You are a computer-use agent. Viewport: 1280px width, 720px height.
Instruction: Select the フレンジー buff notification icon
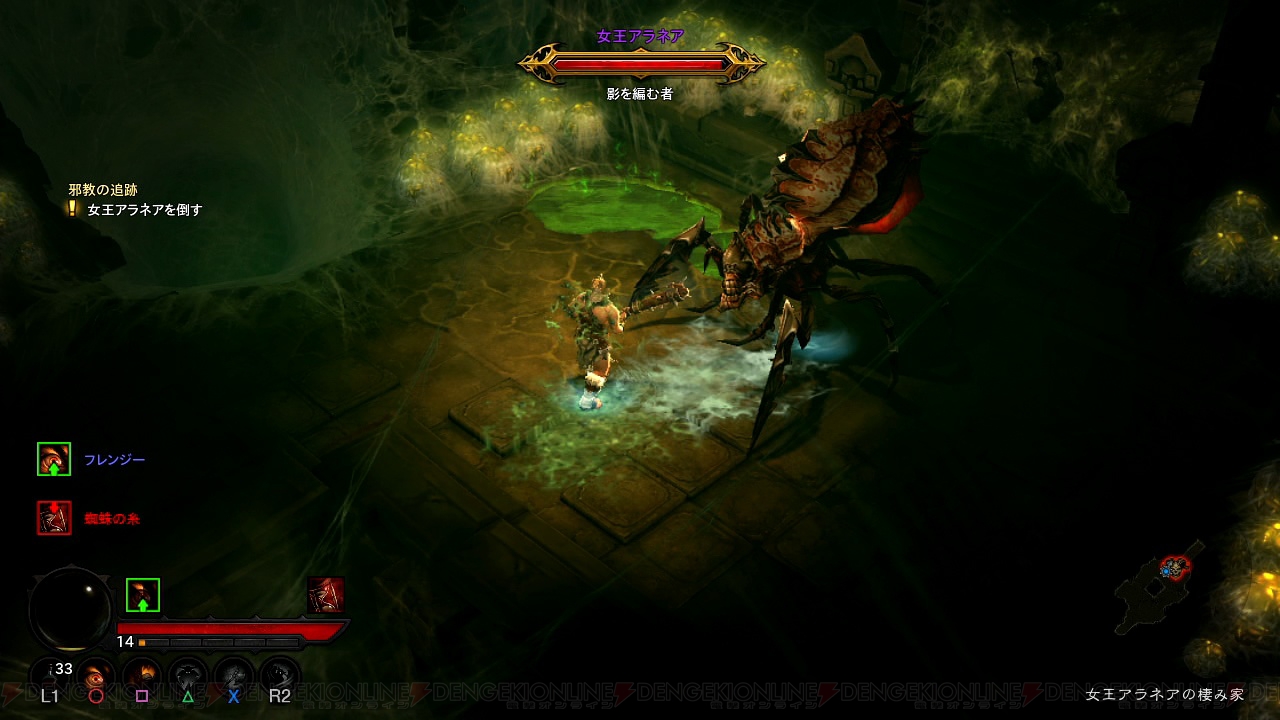point(54,459)
